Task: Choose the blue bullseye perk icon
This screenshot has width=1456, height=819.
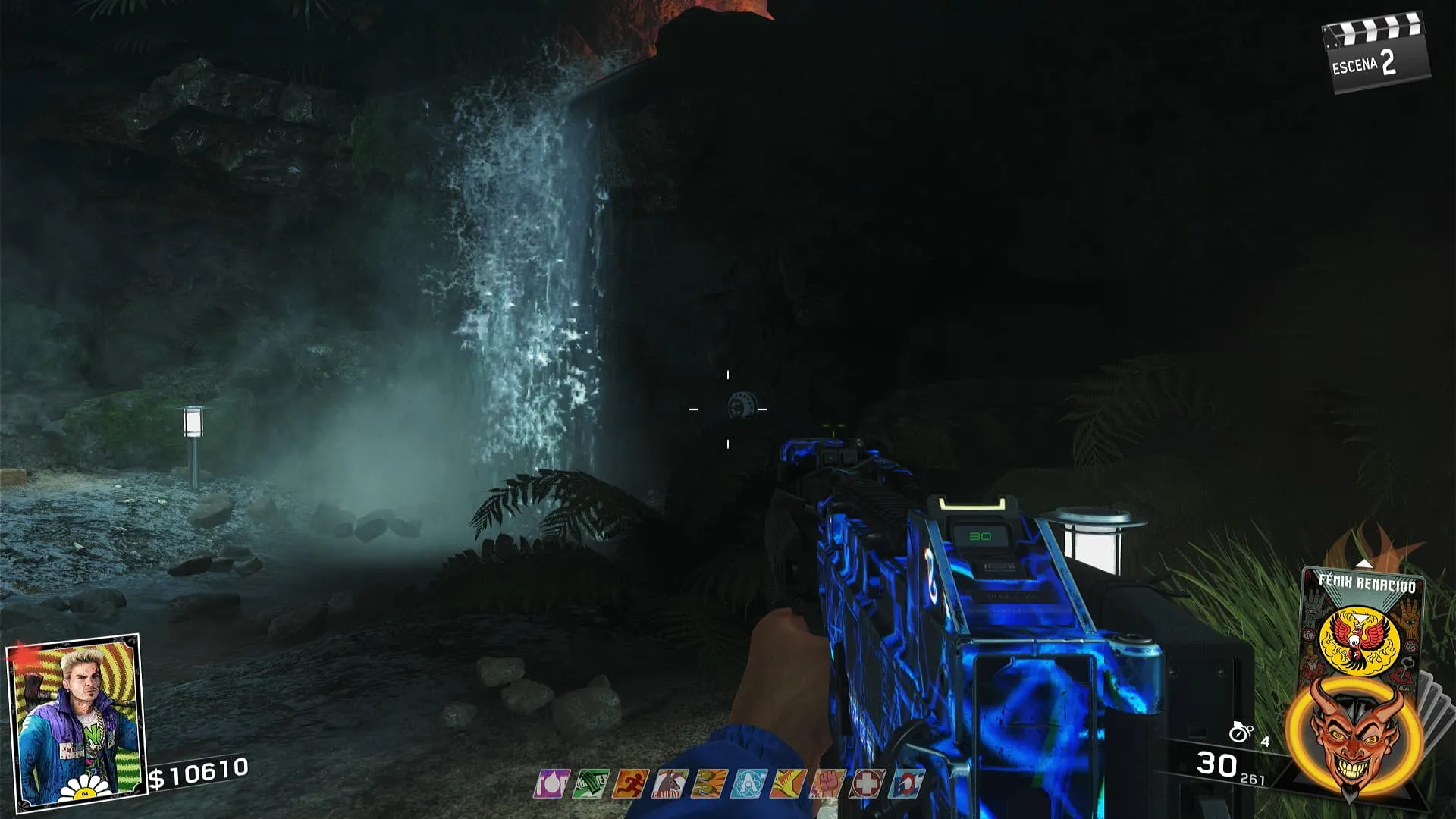Action: (906, 783)
